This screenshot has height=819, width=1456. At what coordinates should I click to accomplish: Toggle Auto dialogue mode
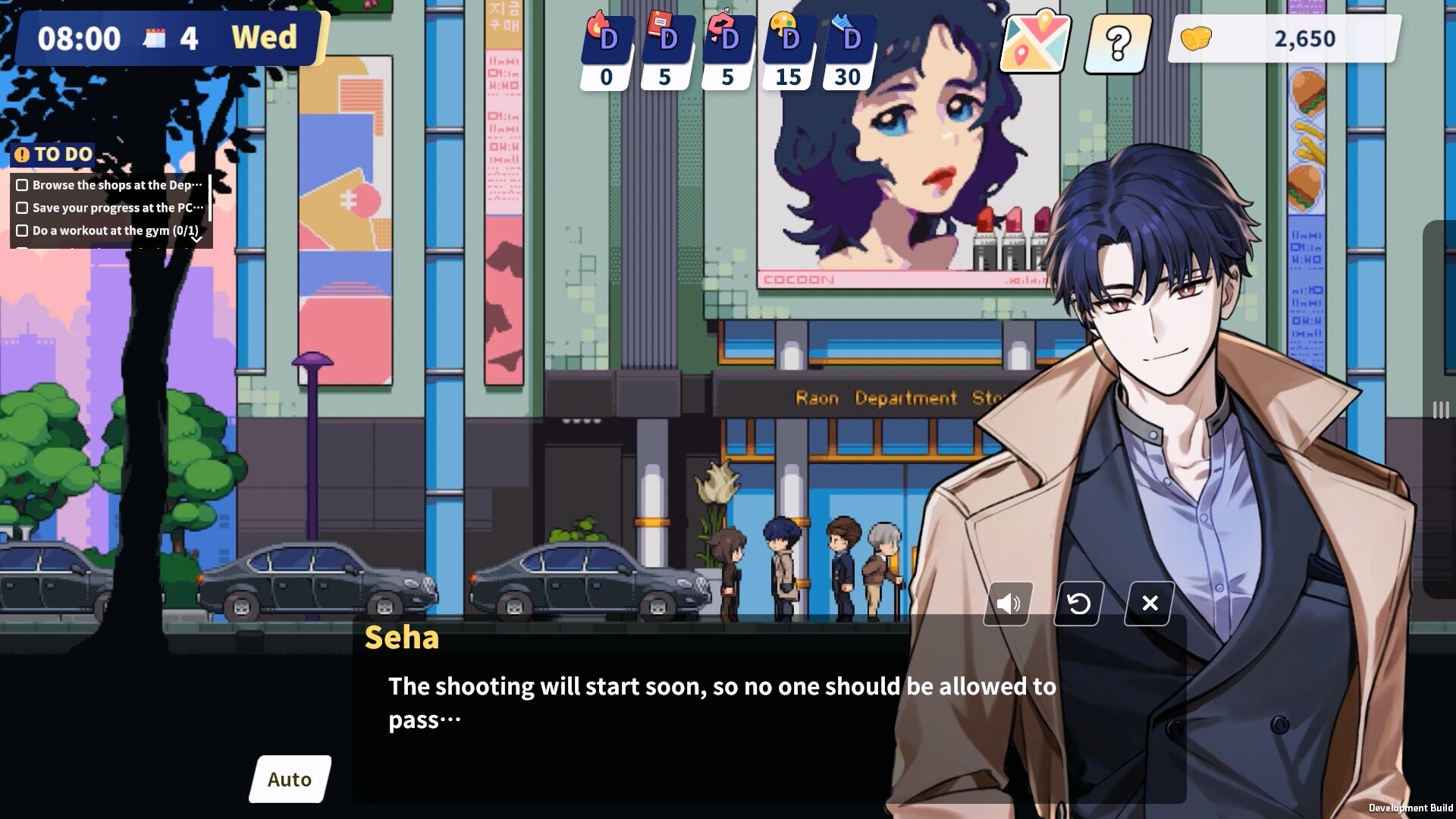pos(290,779)
